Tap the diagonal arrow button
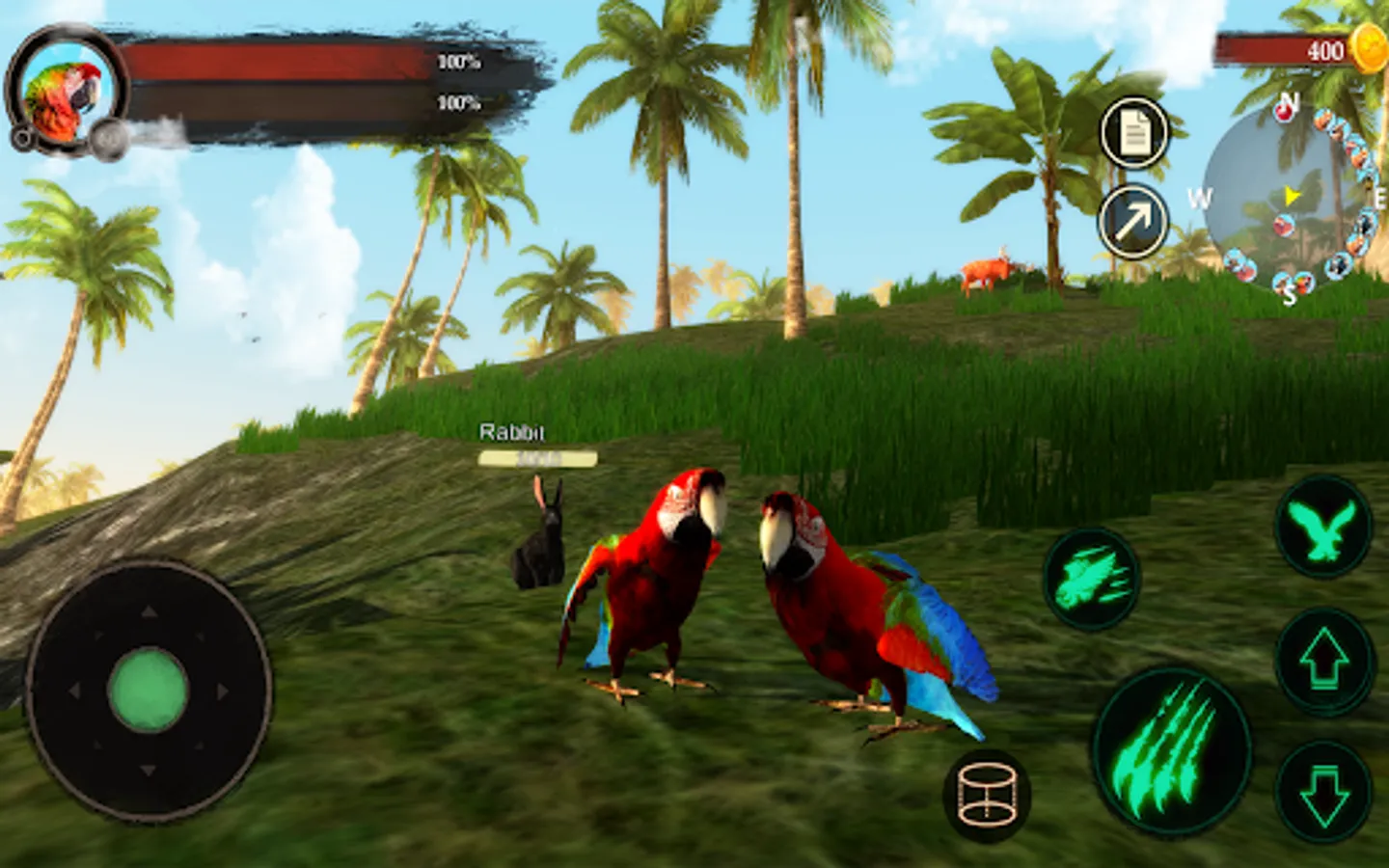This screenshot has width=1389, height=868. [x=1134, y=222]
